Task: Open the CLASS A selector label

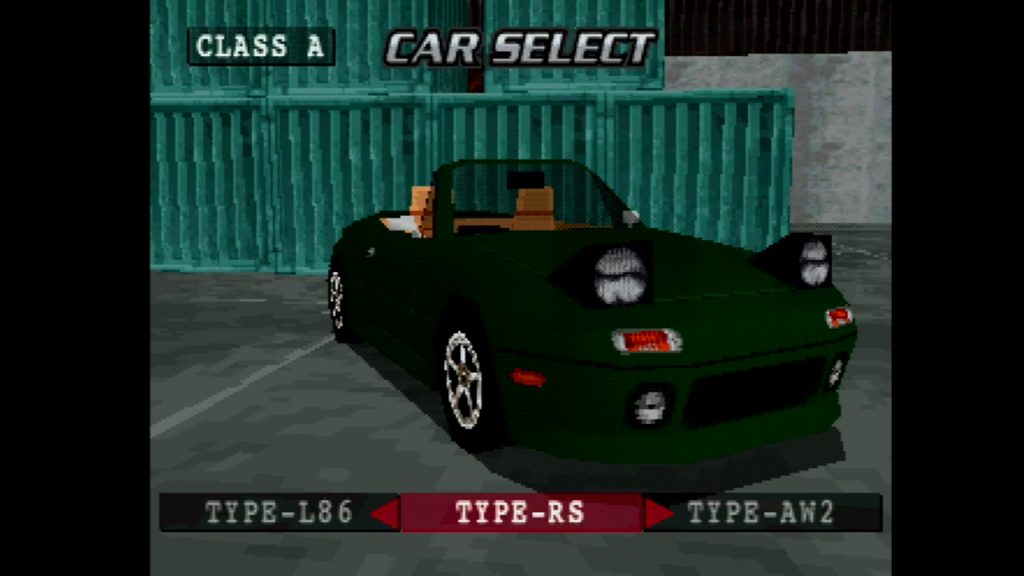Action: pyautogui.click(x=261, y=47)
